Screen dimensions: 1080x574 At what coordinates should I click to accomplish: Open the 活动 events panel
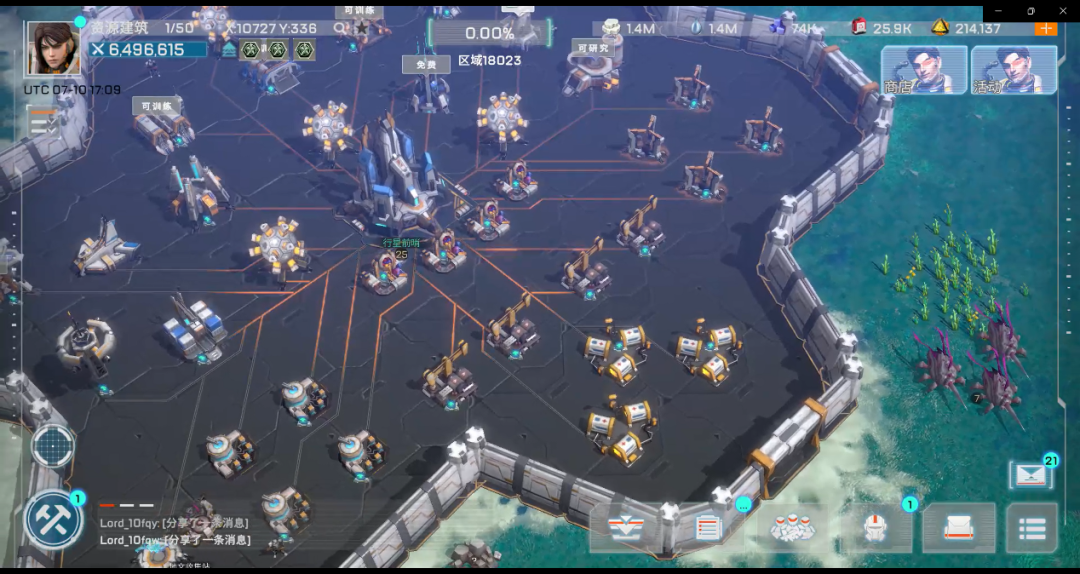coord(1013,70)
